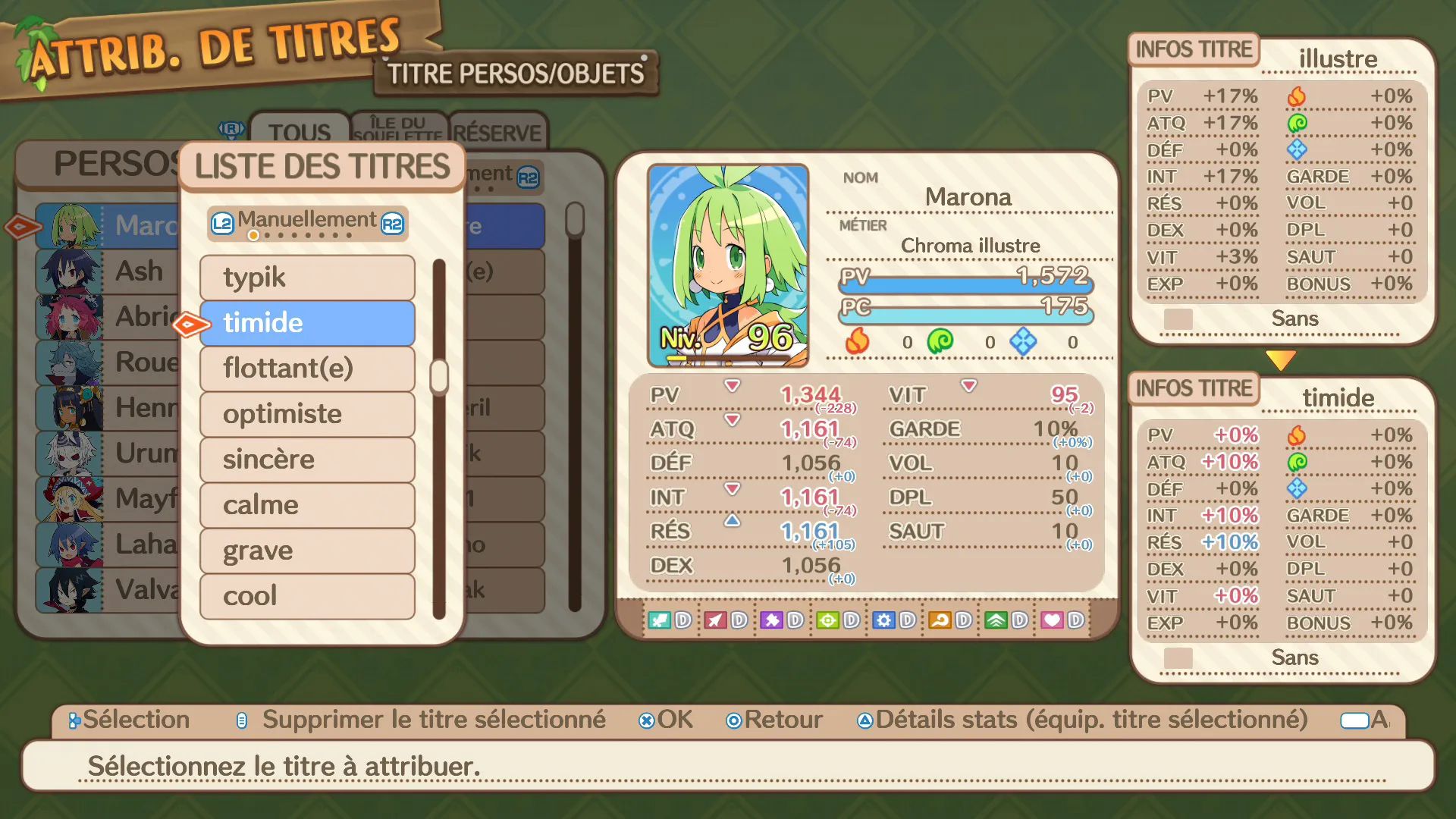Click the character list scrollbar handle

tap(575, 220)
